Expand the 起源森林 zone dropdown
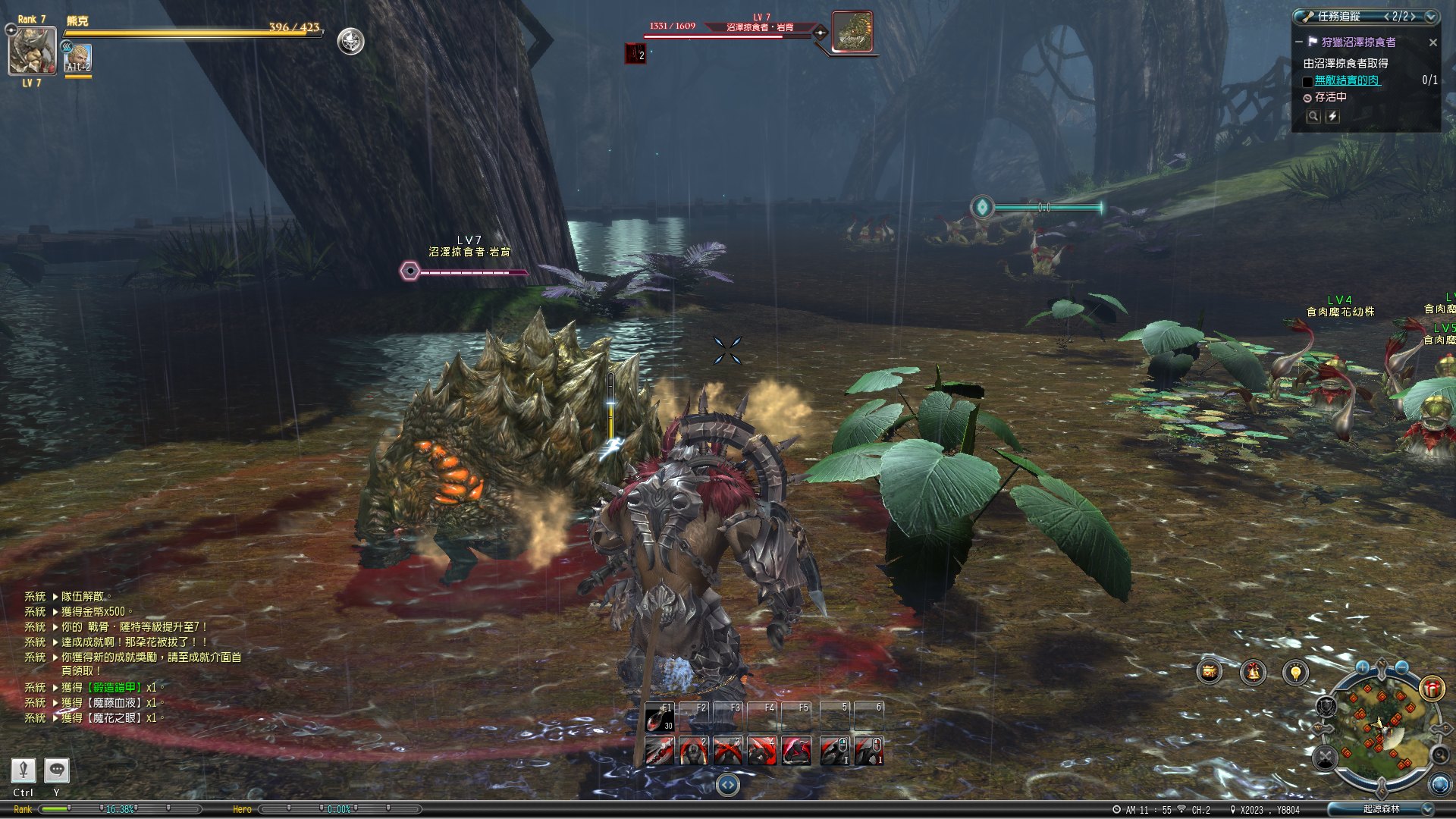This screenshot has height=819, width=1456. coord(1427,809)
